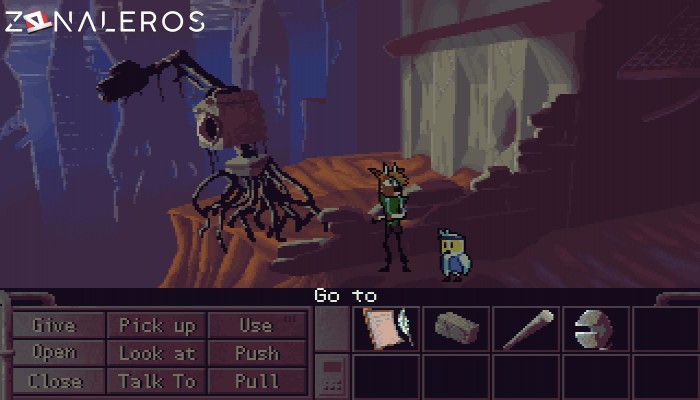The height and width of the screenshot is (400, 700).
Task: Select the wooden stick inventory item
Action: point(526,329)
